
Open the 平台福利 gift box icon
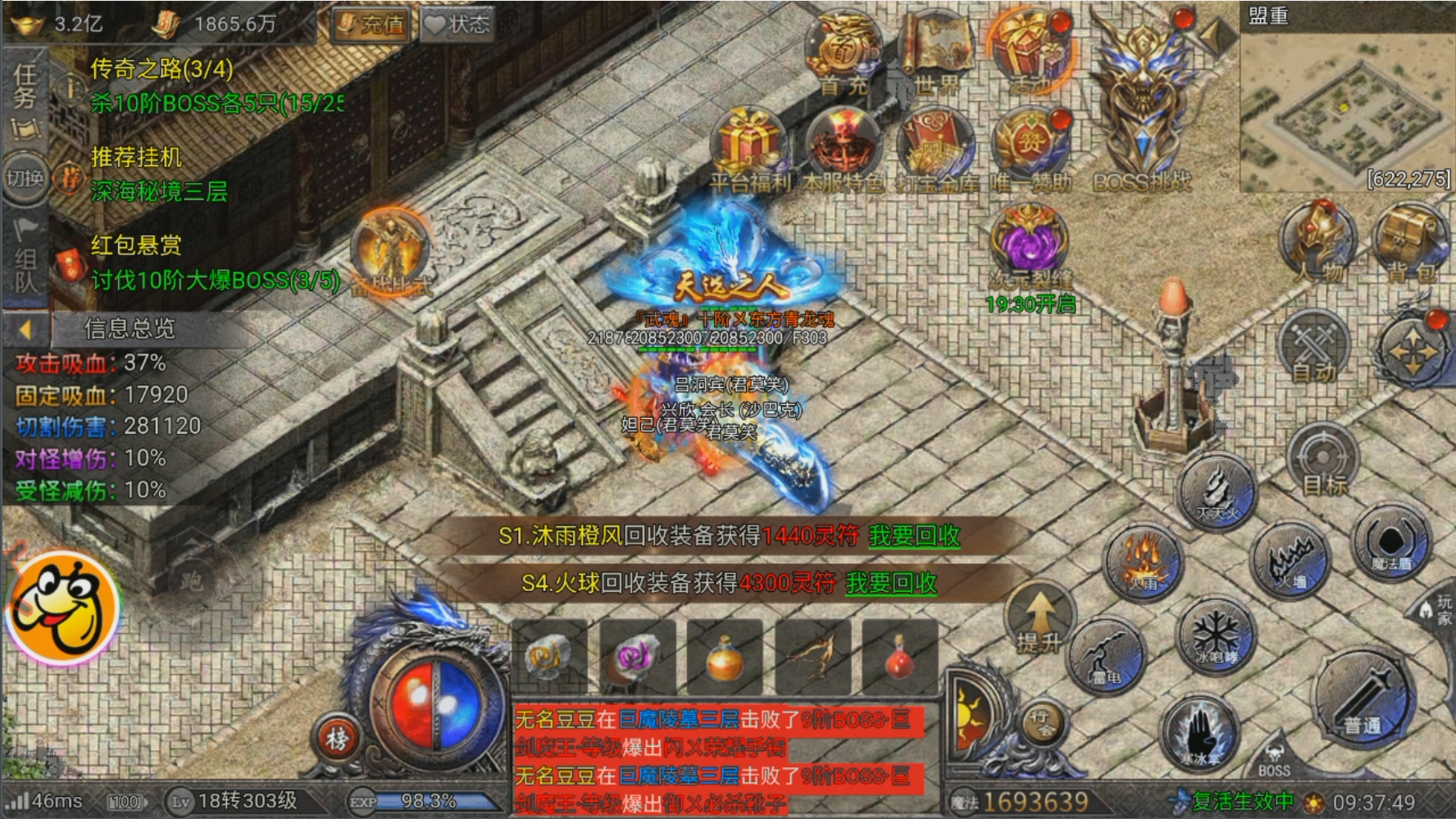[x=748, y=148]
